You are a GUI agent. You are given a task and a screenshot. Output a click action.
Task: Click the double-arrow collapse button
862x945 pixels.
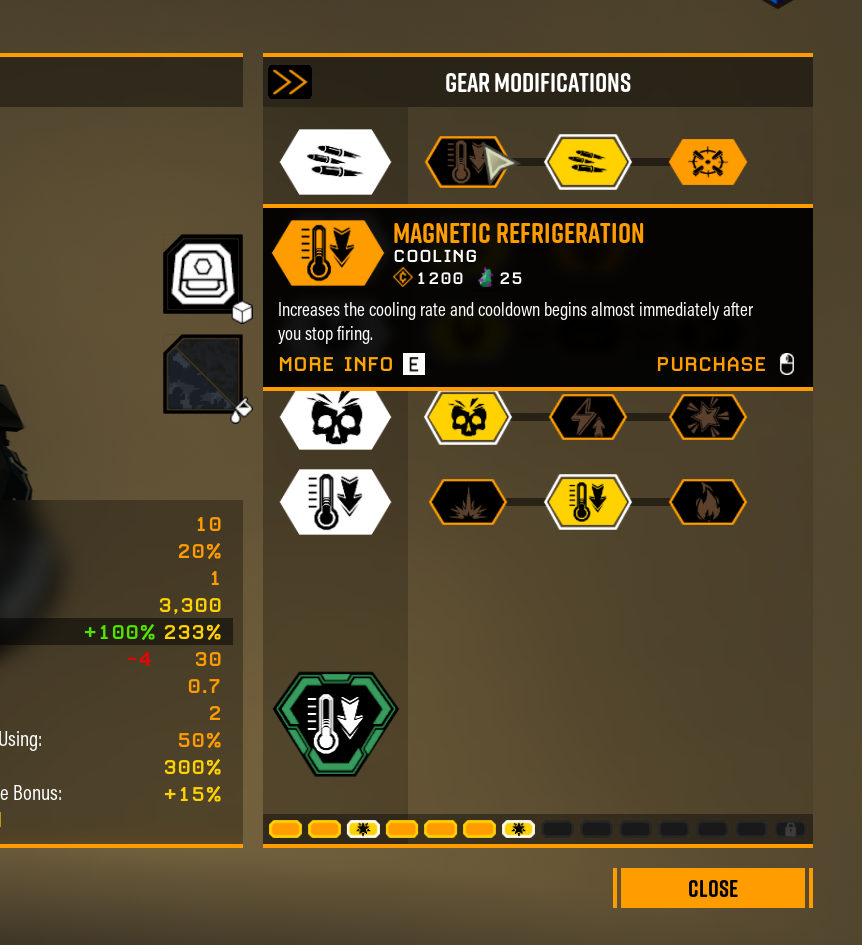point(289,82)
